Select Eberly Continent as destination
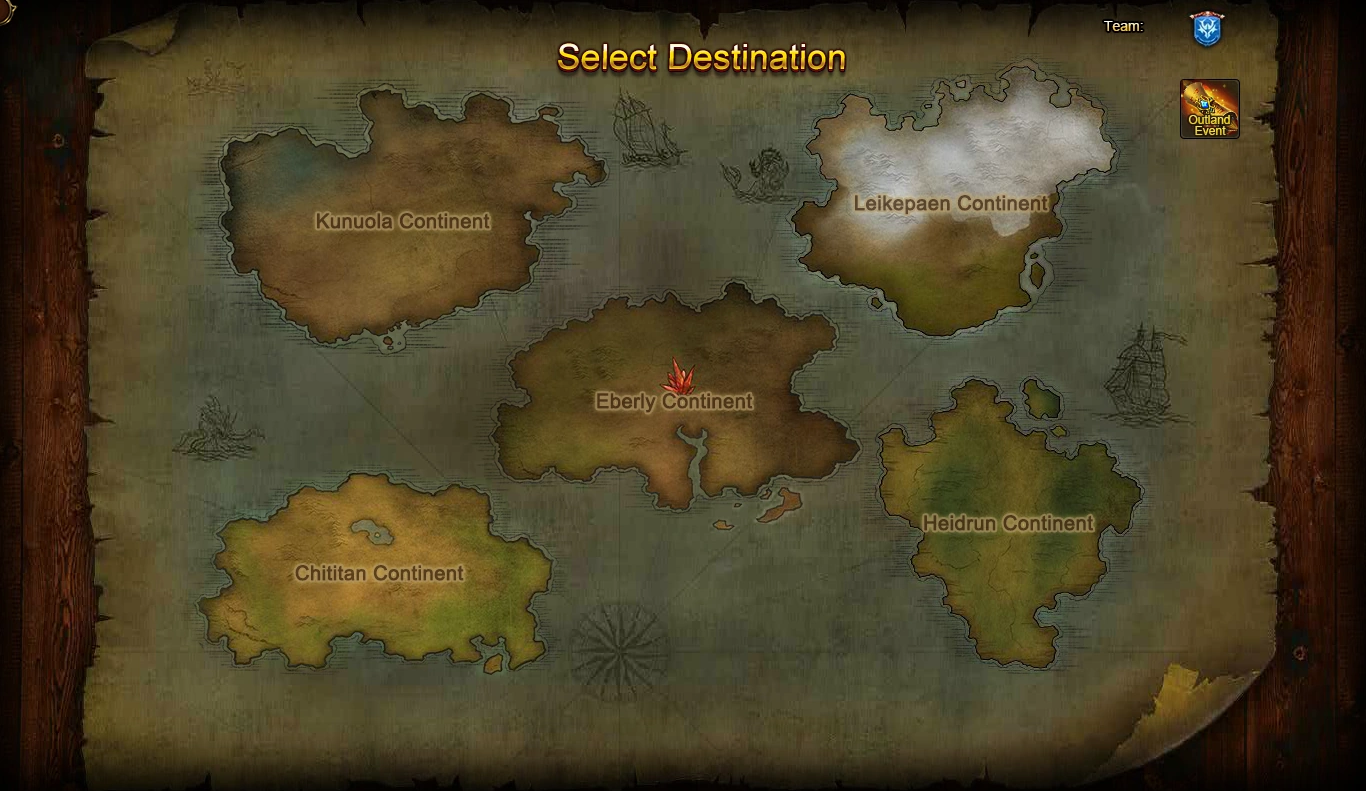 pos(675,401)
